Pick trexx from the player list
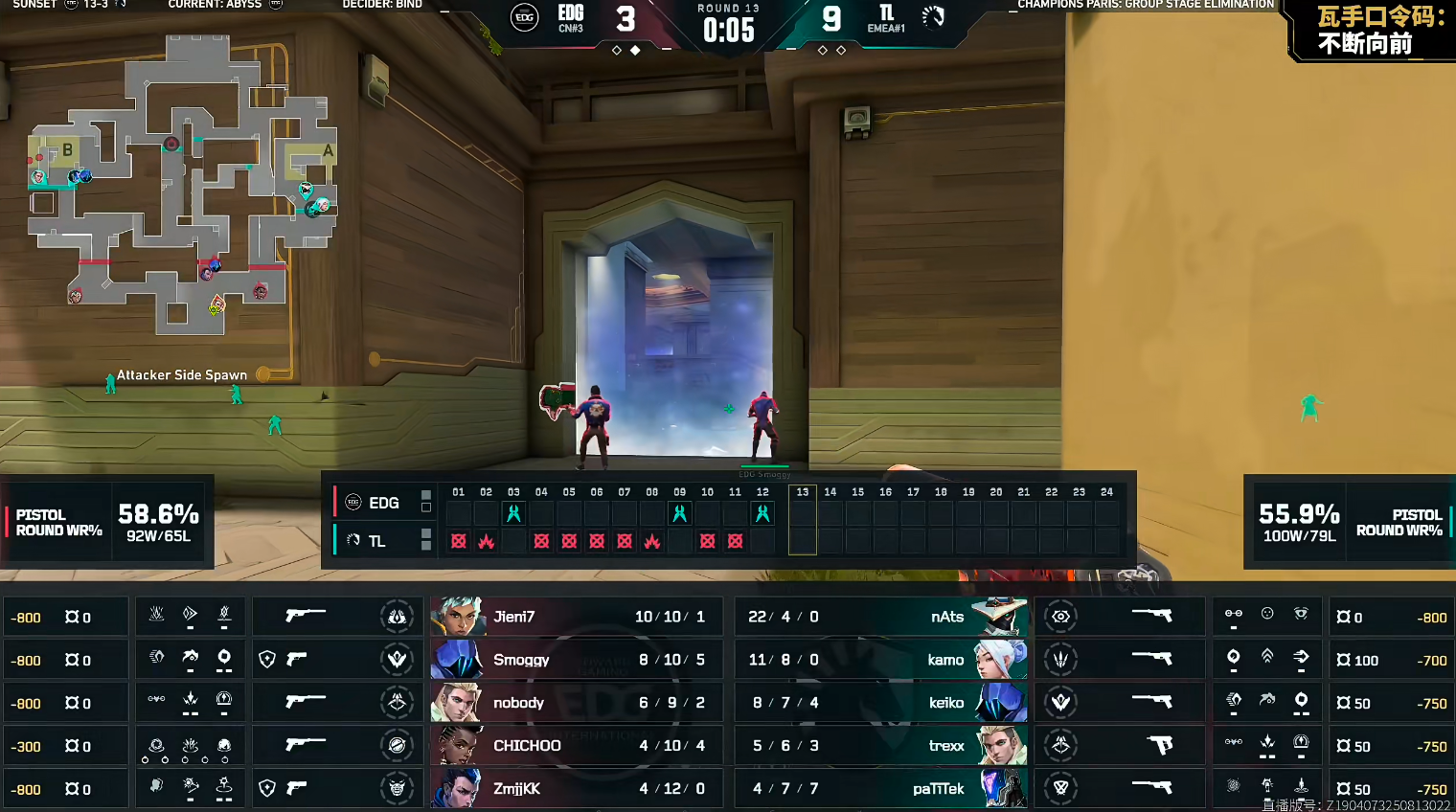1456x812 pixels. (881, 746)
